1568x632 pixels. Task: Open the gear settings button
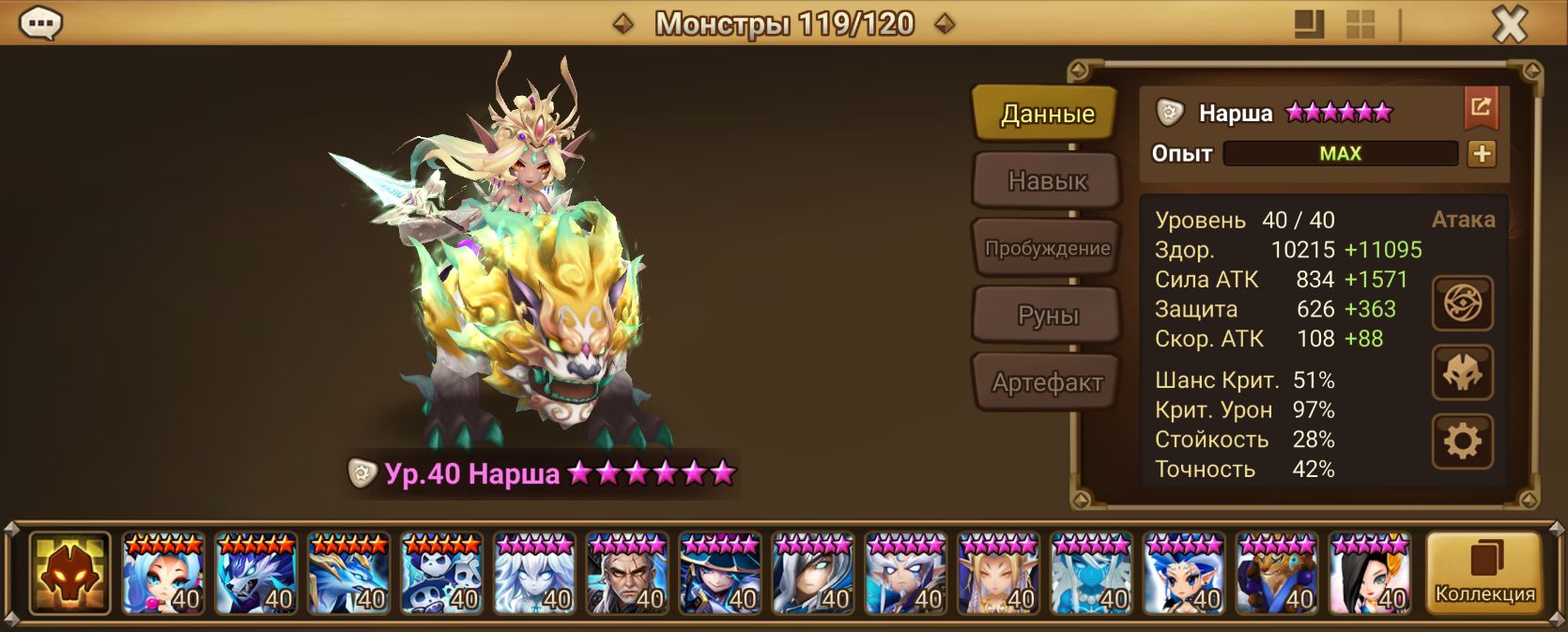(1462, 441)
